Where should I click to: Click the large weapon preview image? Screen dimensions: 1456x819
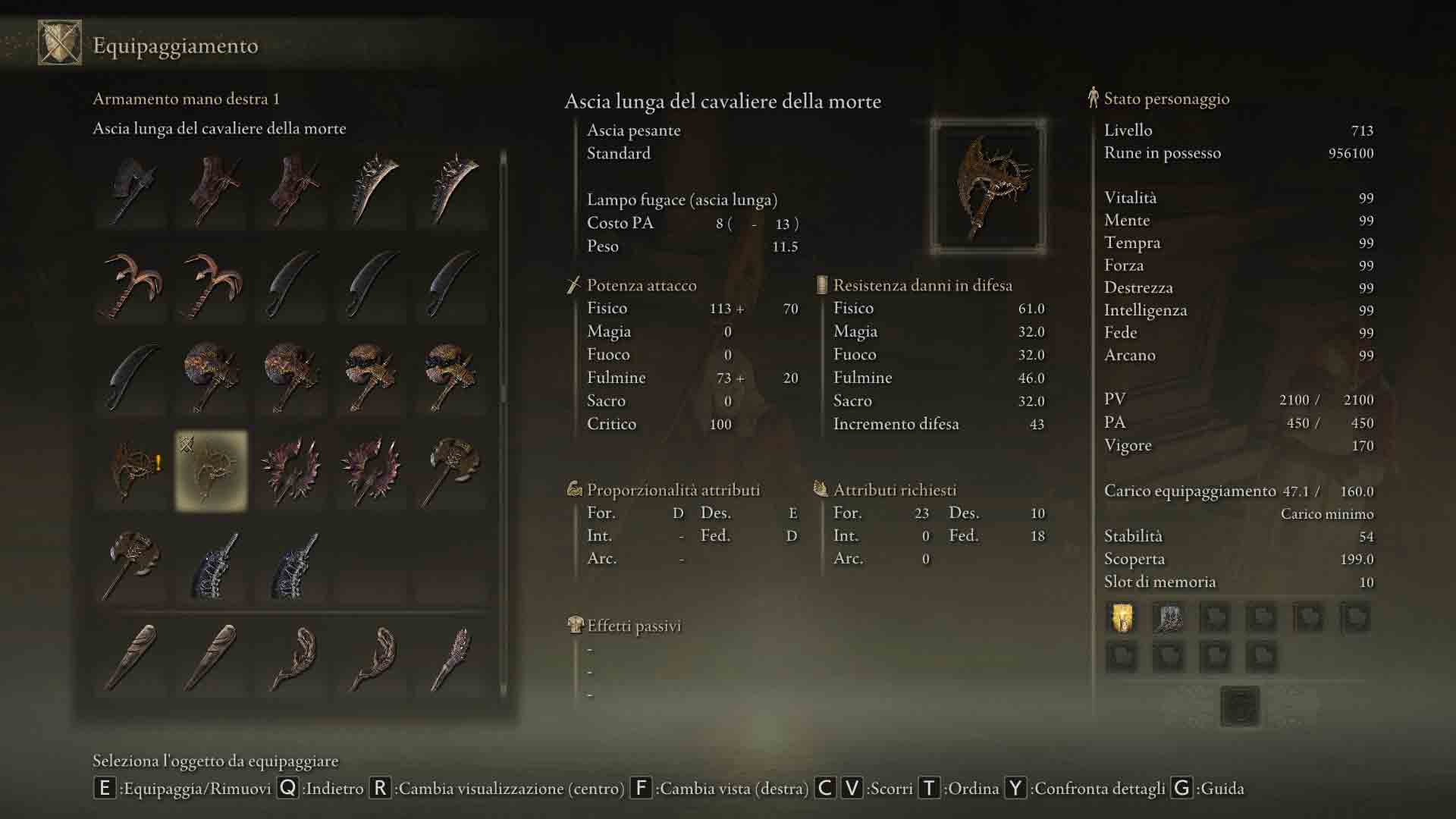pos(988,187)
